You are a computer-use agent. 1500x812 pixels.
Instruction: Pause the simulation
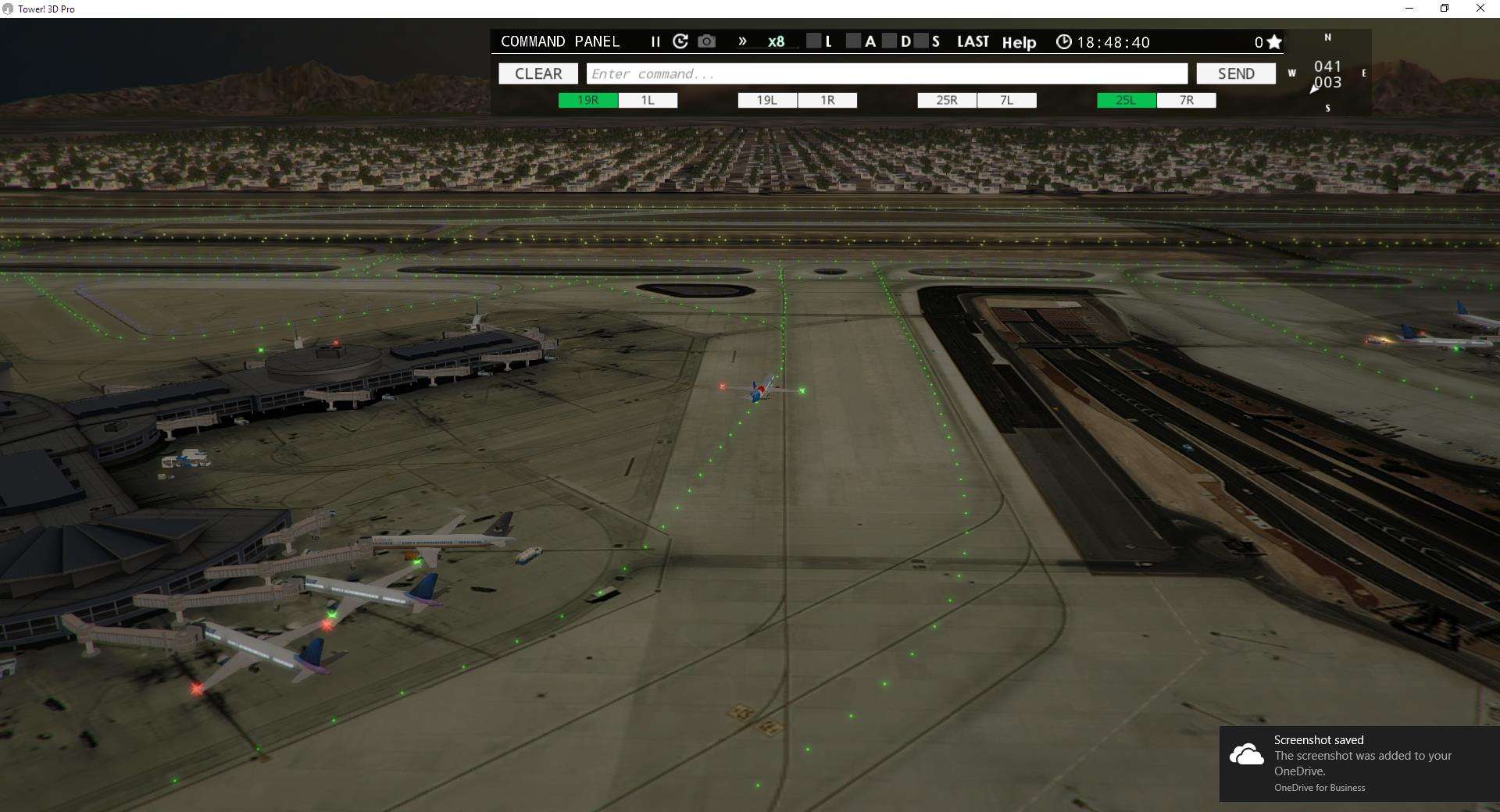coord(655,41)
